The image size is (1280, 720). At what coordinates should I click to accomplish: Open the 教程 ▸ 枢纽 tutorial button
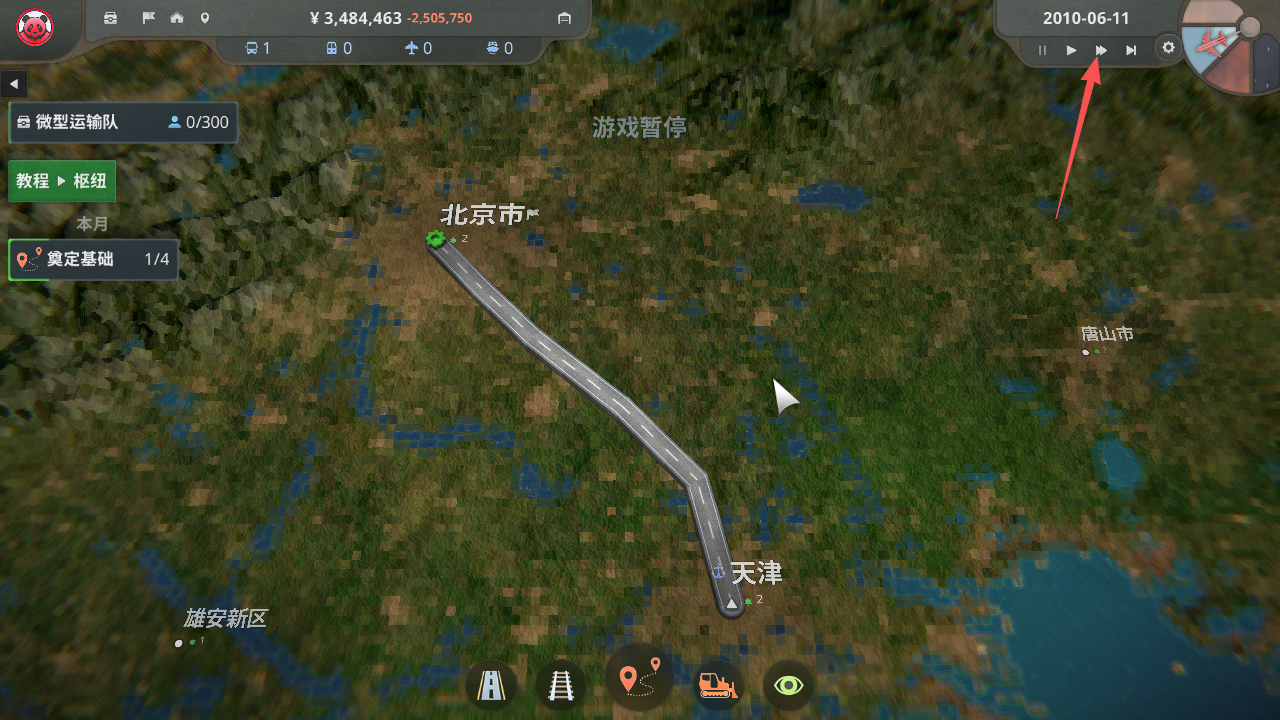pos(62,181)
